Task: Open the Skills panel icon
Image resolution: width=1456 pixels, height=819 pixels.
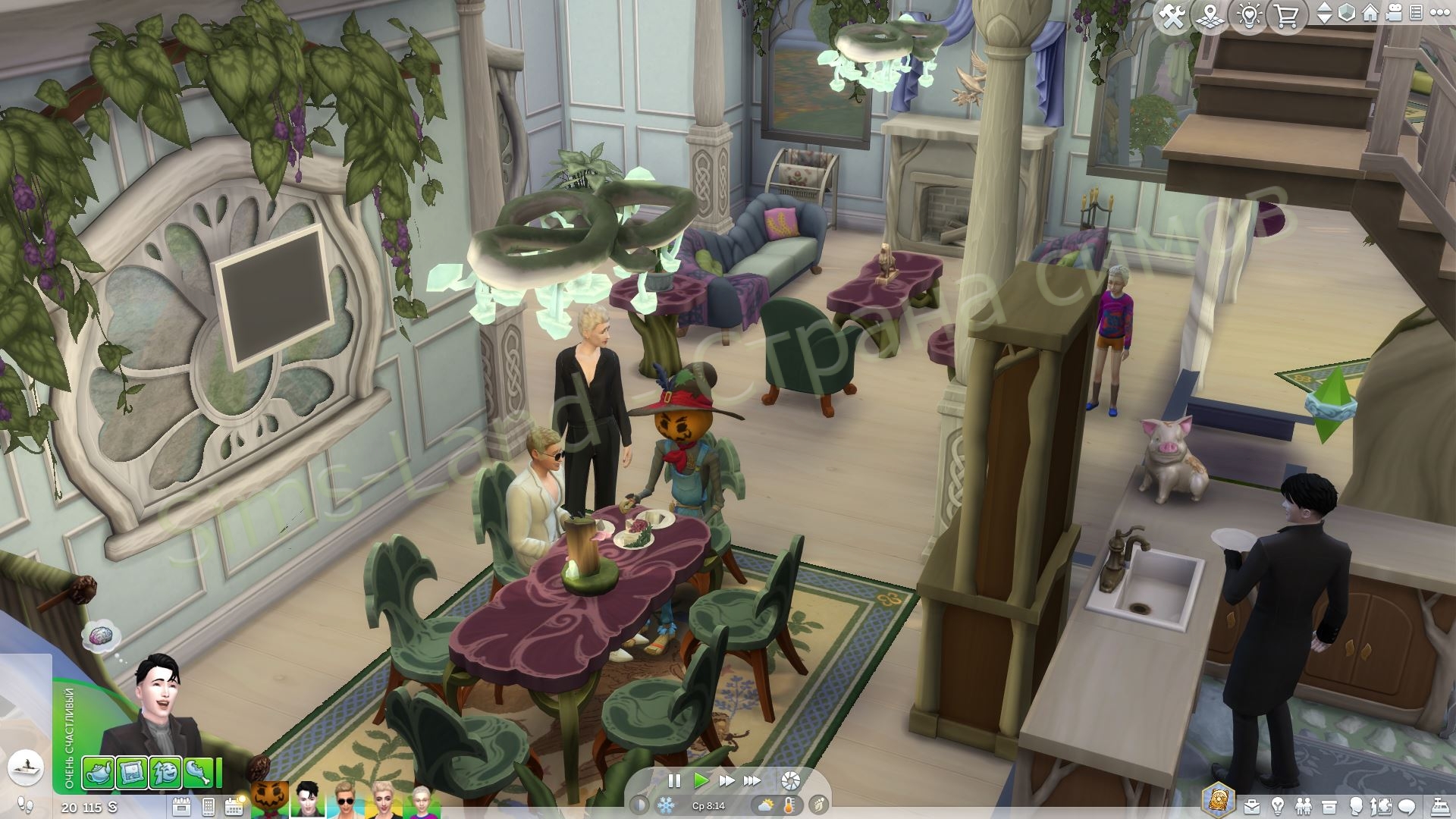Action: pyautogui.click(x=1381, y=805)
